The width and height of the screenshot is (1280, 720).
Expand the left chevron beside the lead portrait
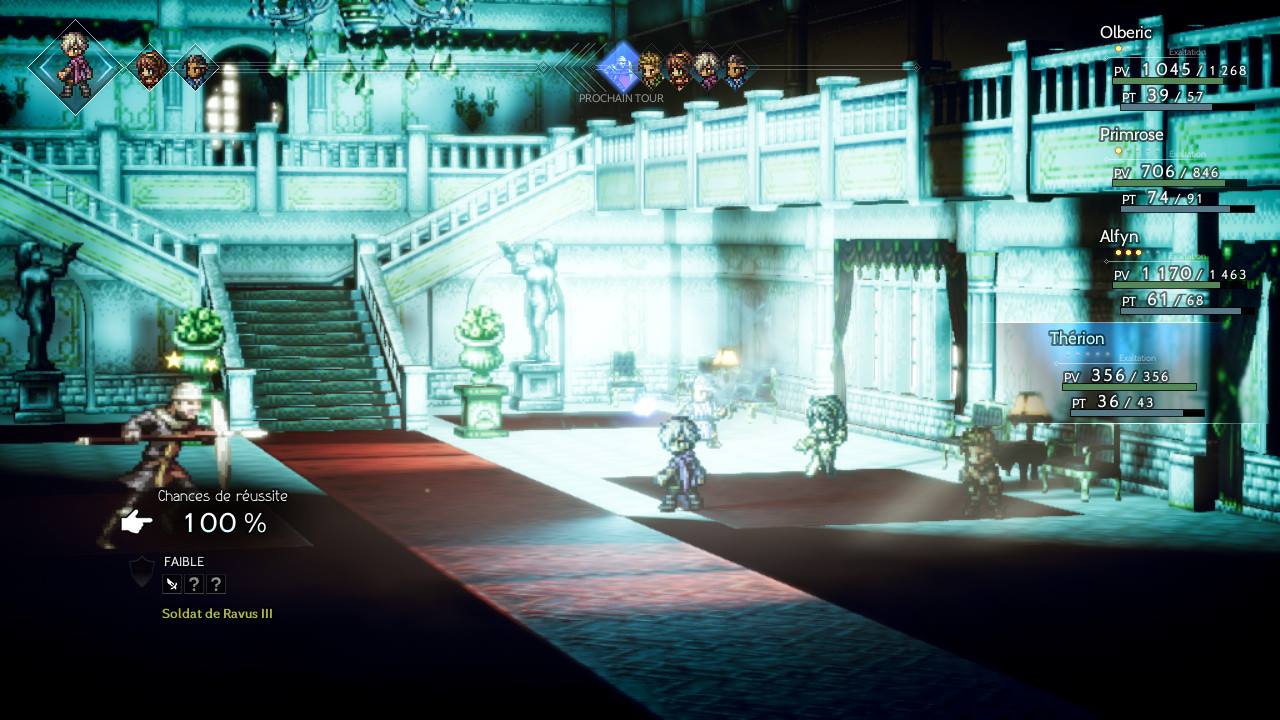coord(44,66)
